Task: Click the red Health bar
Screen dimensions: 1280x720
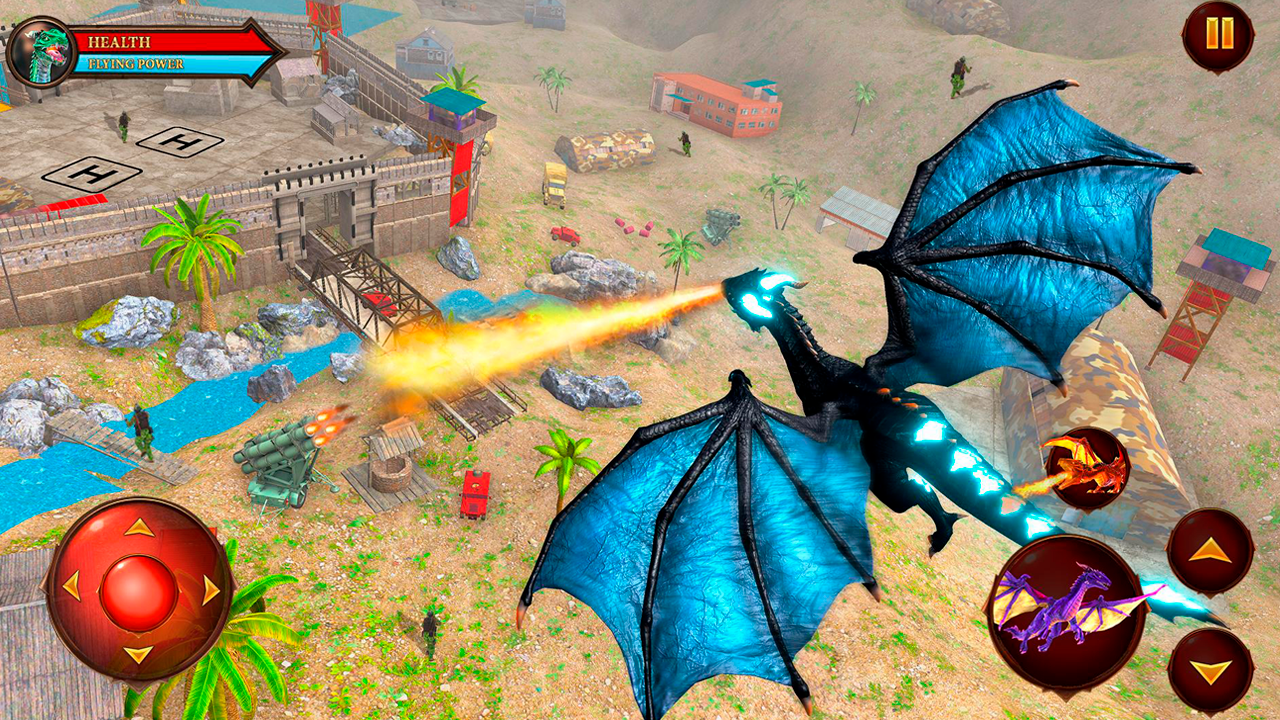Action: pos(170,41)
